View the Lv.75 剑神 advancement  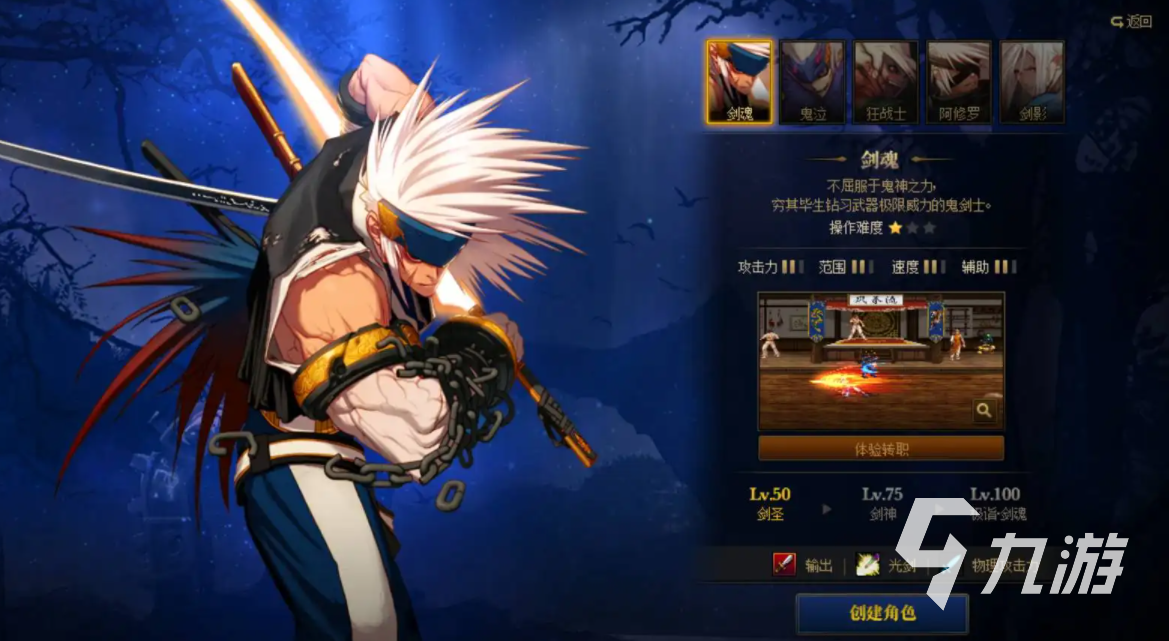pyautogui.click(x=882, y=504)
